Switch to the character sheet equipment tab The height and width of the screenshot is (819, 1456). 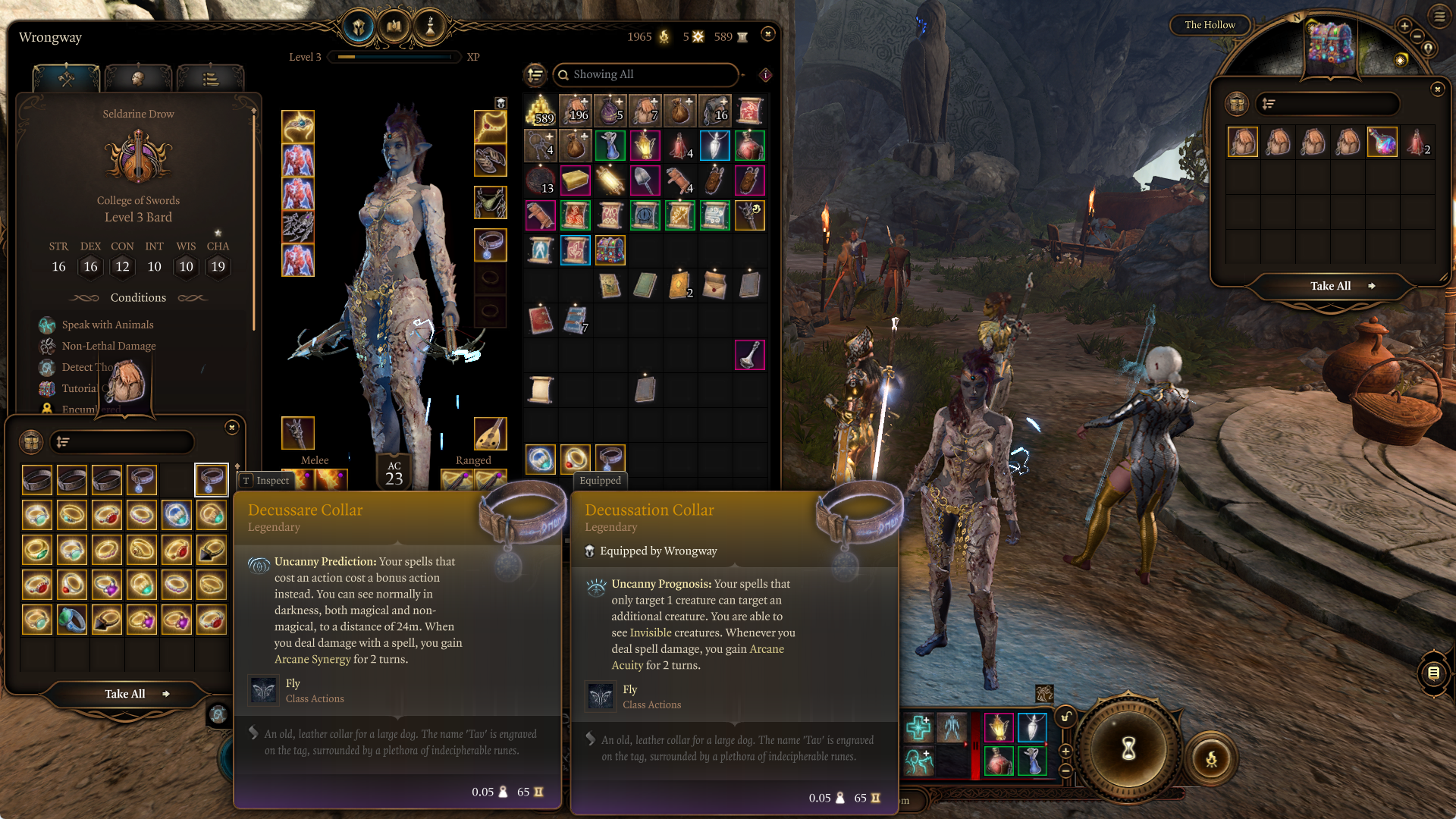tap(67, 78)
